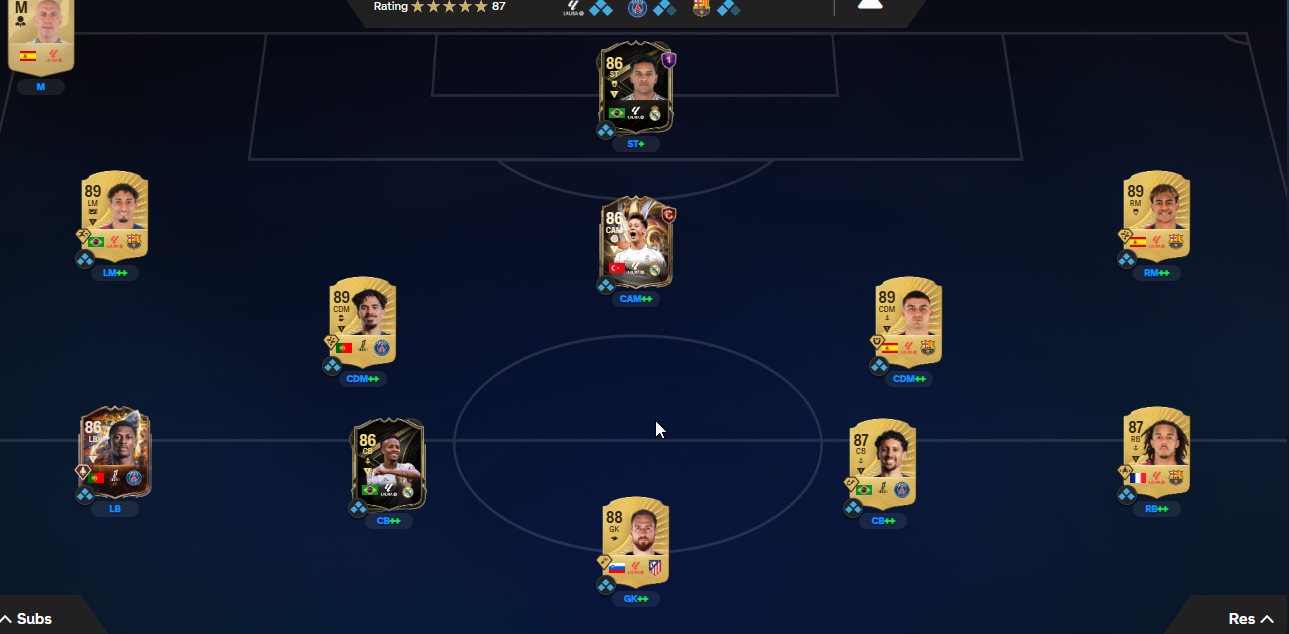
Task: Choose the Spanish CDM card
Action: (908, 322)
